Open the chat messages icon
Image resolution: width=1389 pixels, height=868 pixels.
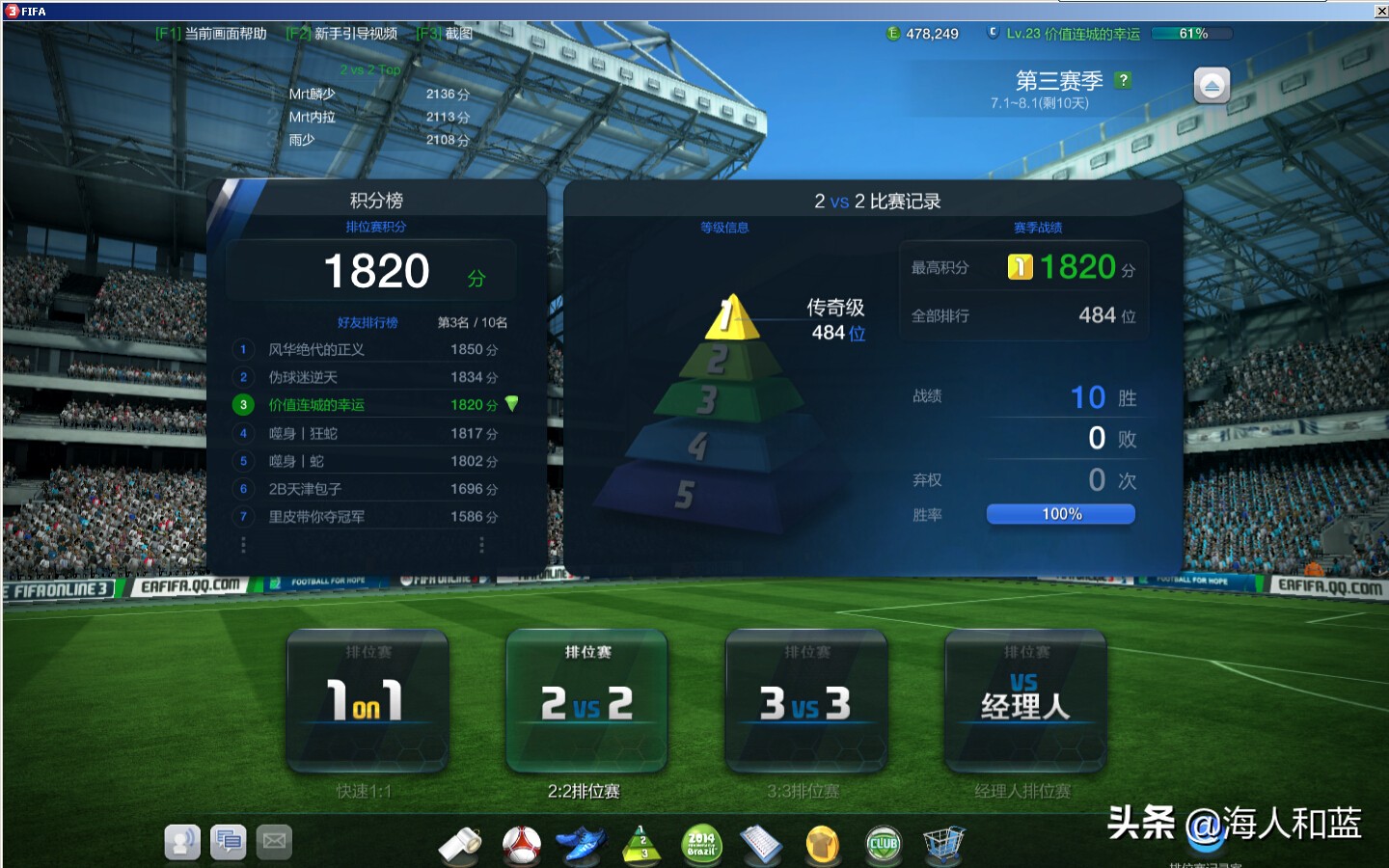pos(229,841)
